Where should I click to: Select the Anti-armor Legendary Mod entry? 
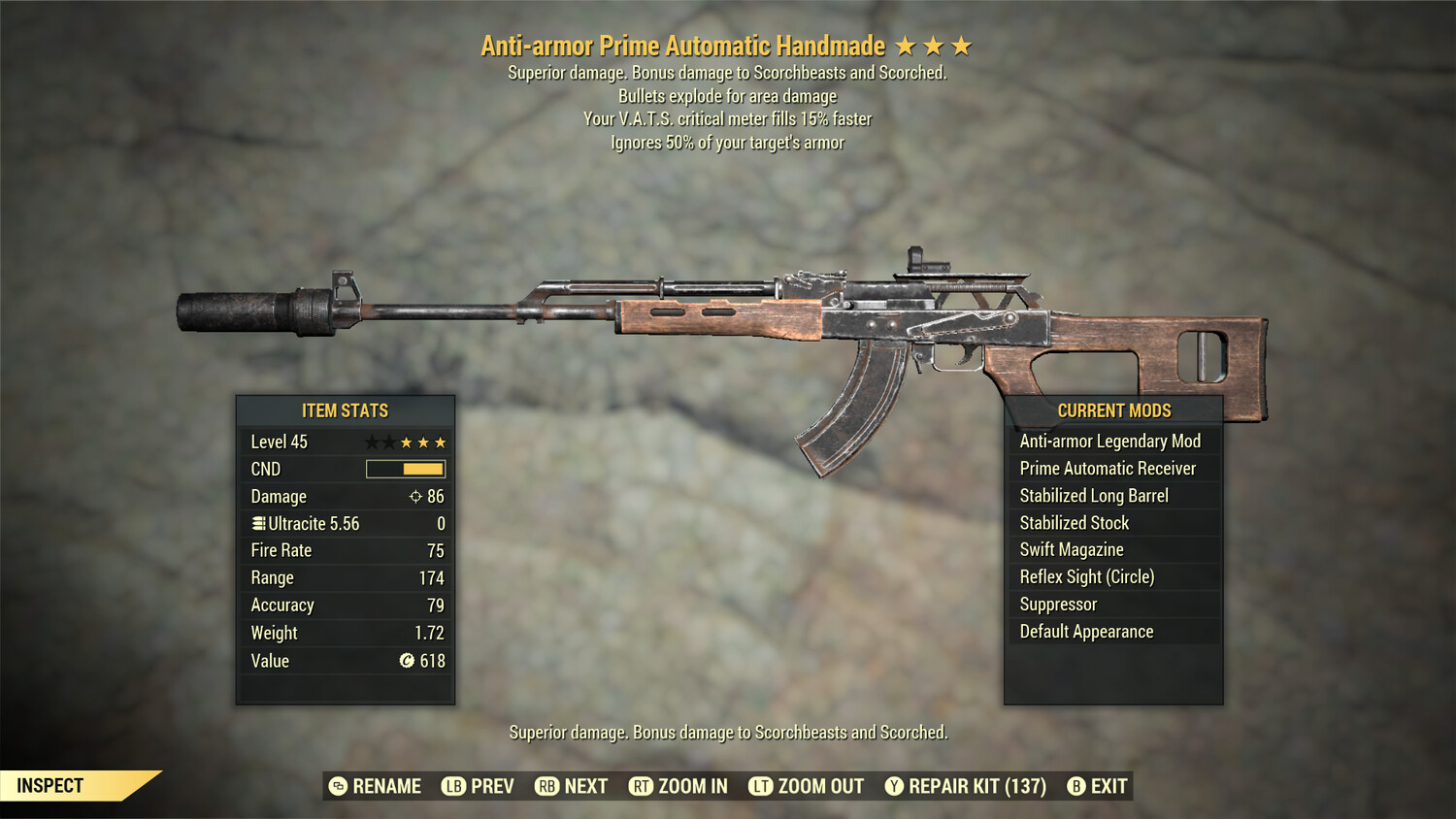click(1109, 441)
